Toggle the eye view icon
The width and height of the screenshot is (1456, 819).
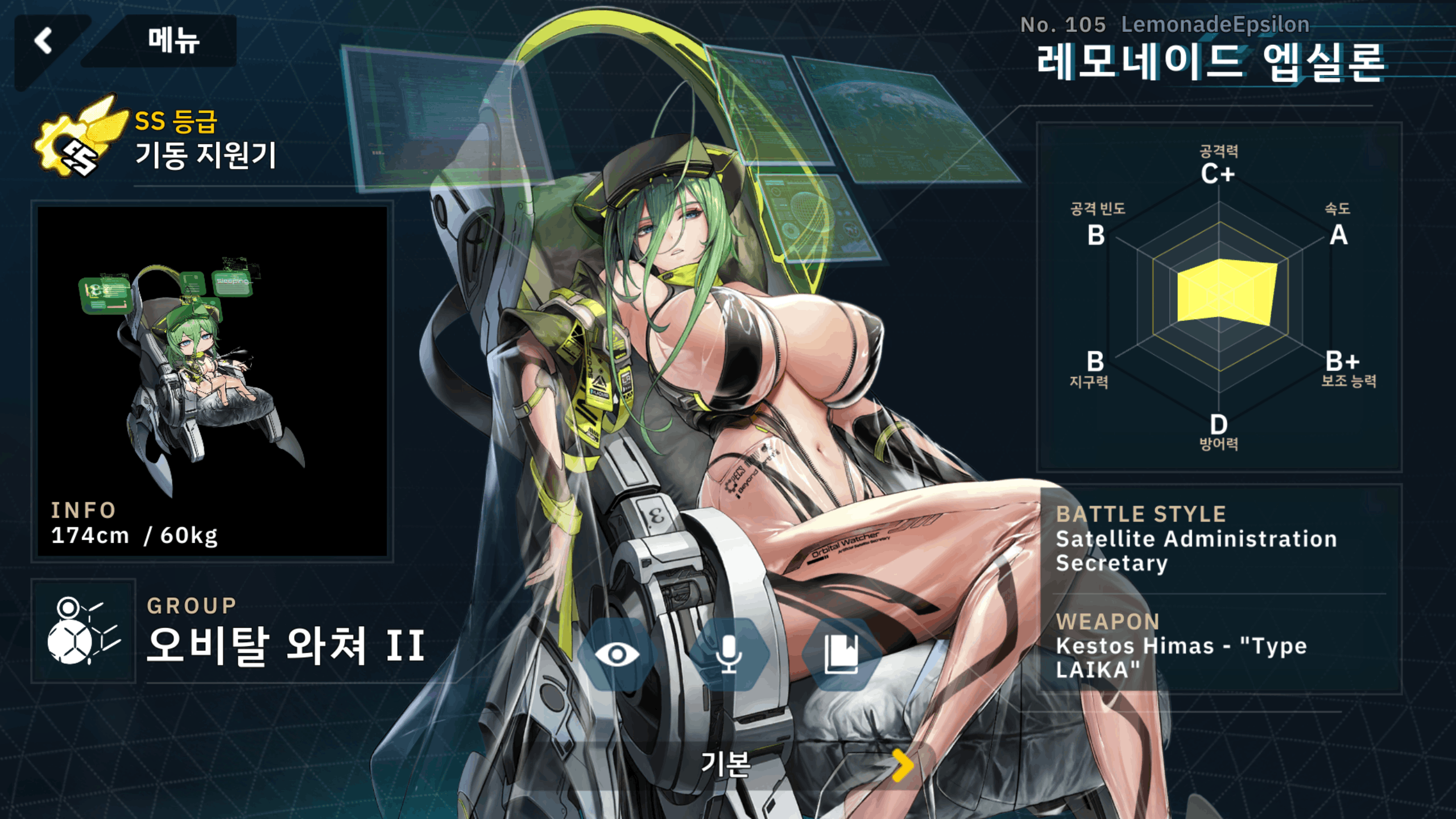[617, 654]
